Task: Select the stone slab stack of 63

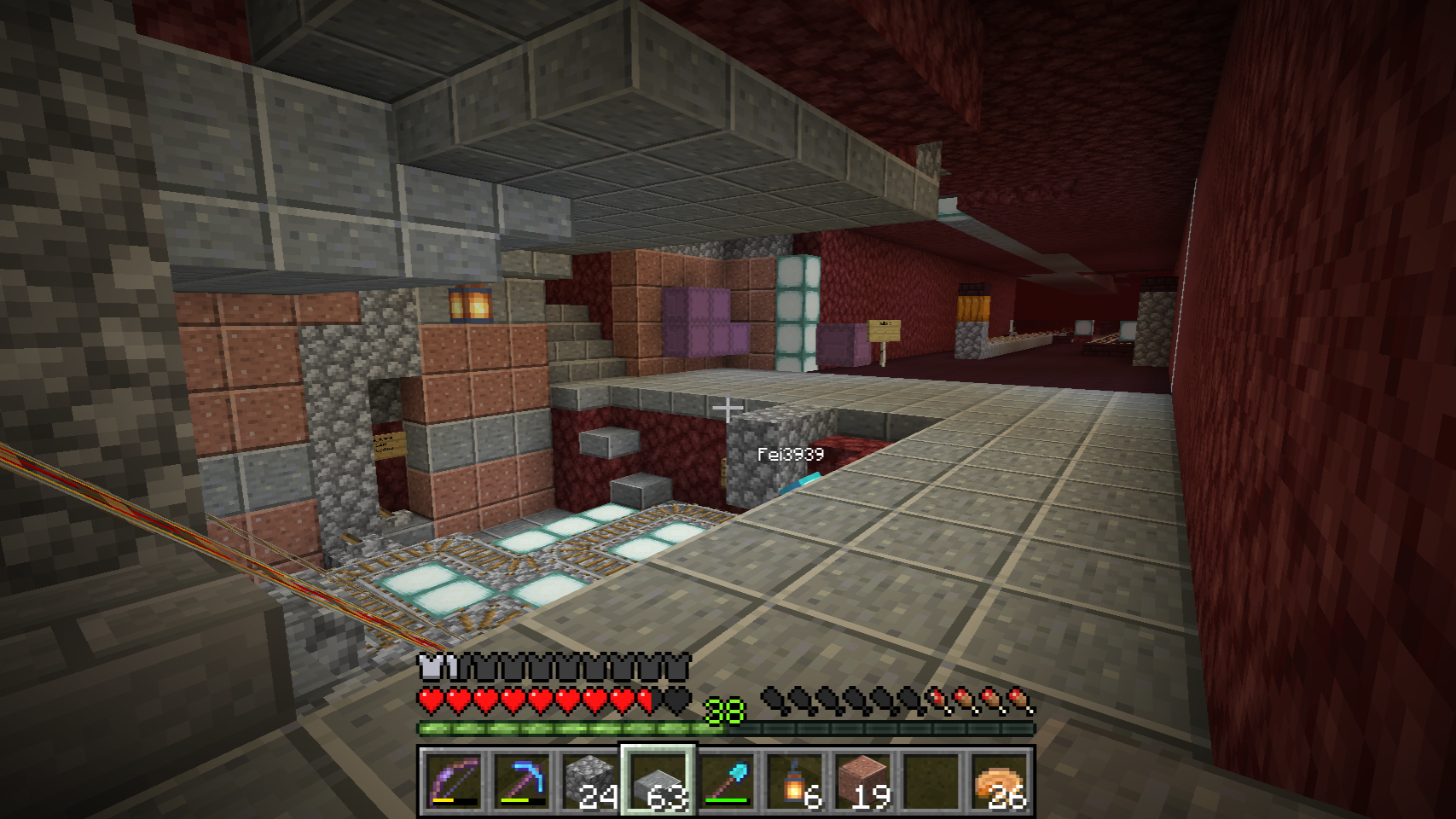Action: click(658, 780)
